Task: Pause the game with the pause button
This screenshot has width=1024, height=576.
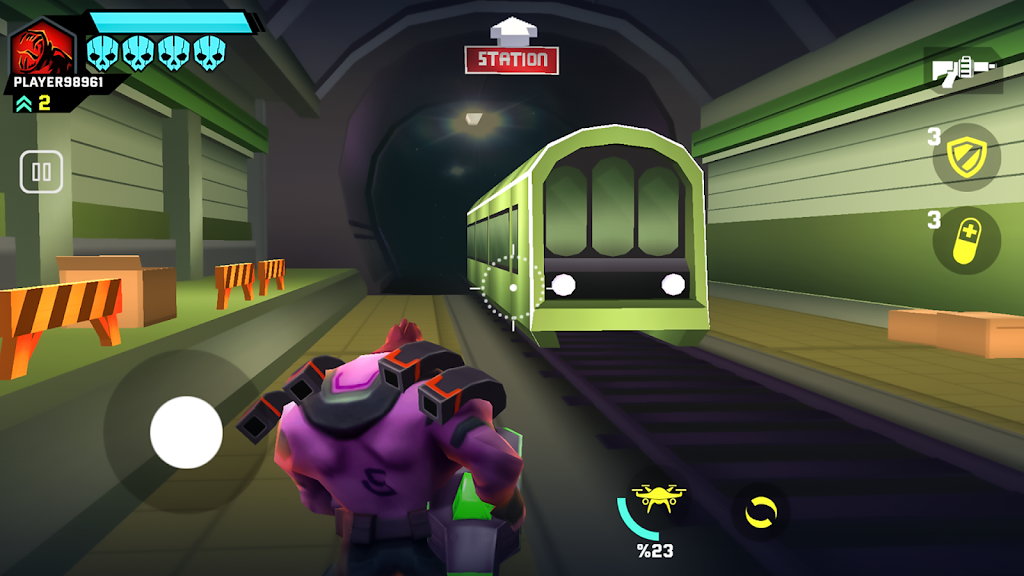Action: tap(41, 172)
